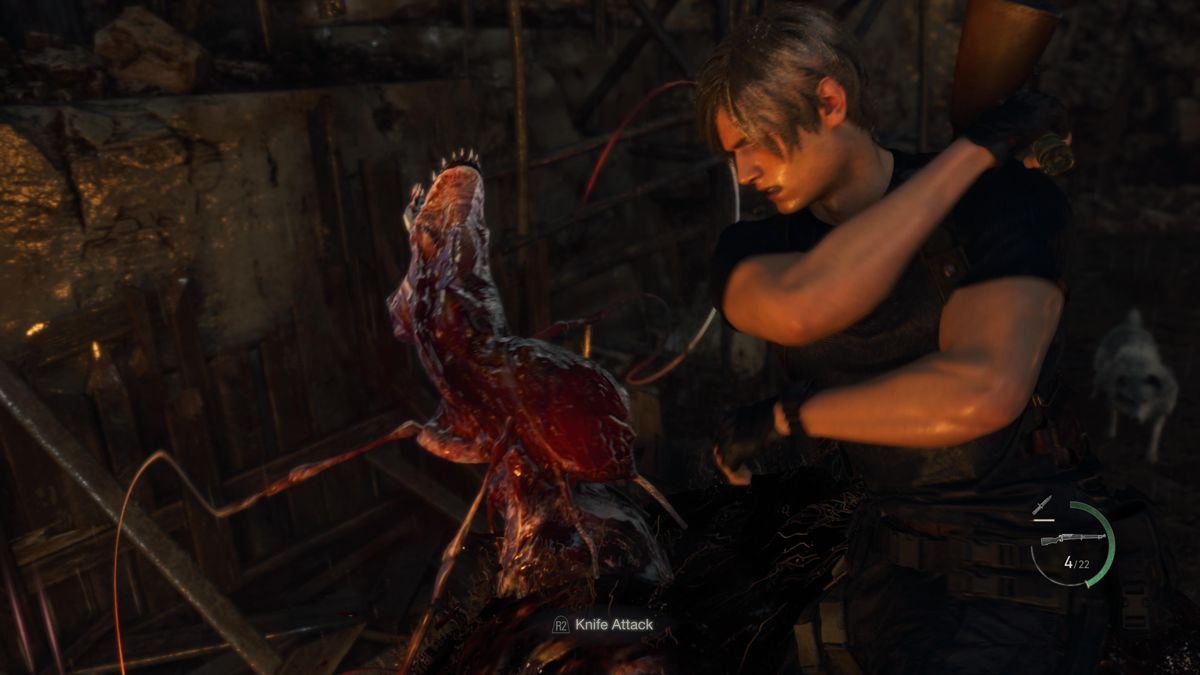Select the combat knife icon
The width and height of the screenshot is (1200, 675).
[1042, 507]
